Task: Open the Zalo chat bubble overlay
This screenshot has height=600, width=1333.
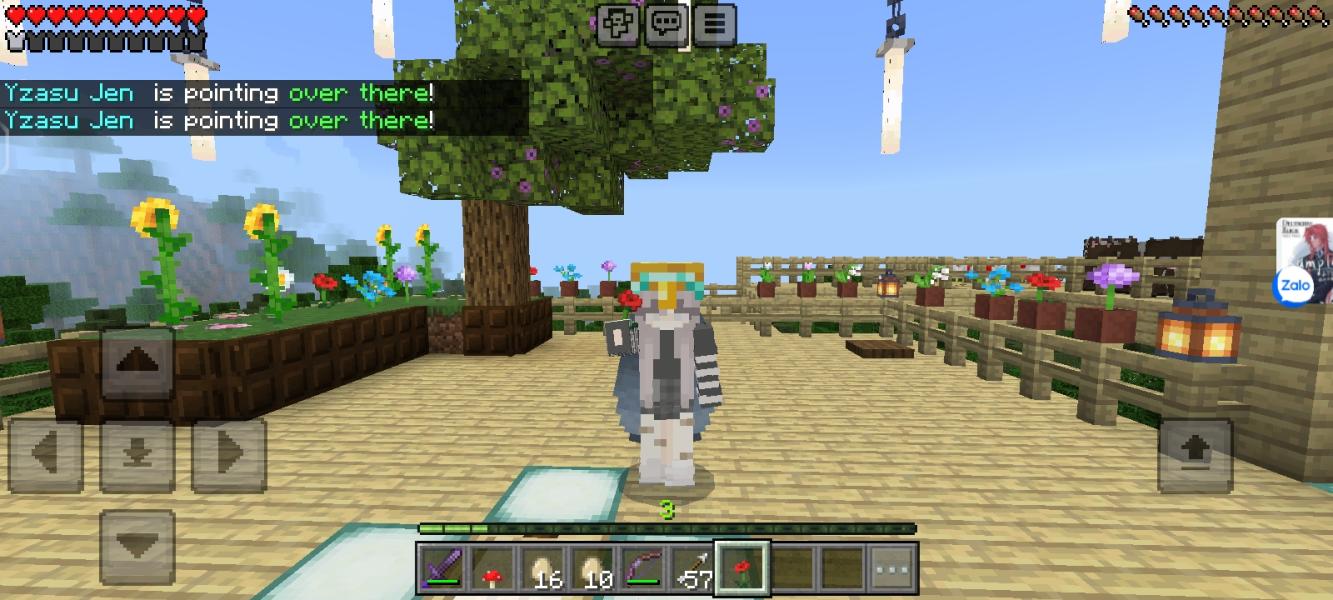Action: 1292,287
